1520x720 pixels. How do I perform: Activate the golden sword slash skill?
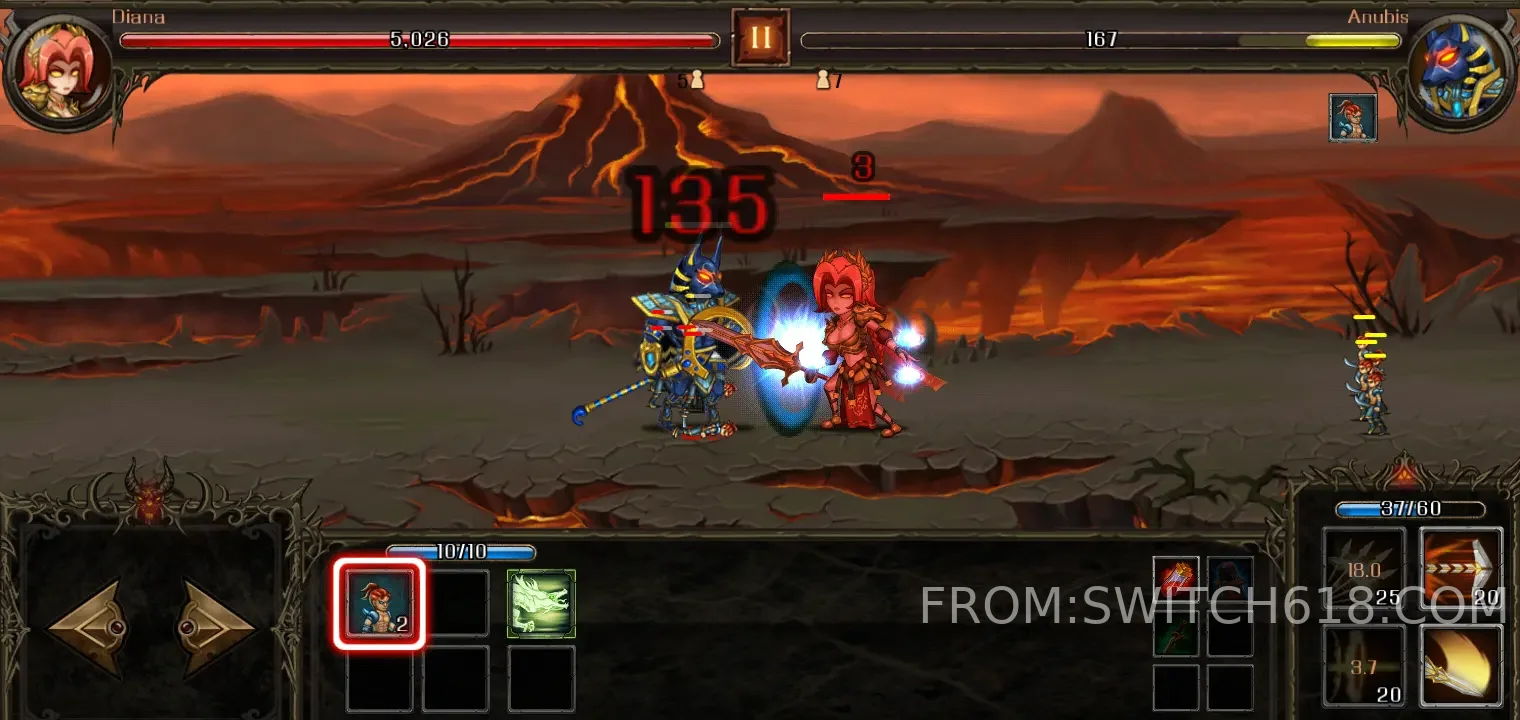(1460, 665)
